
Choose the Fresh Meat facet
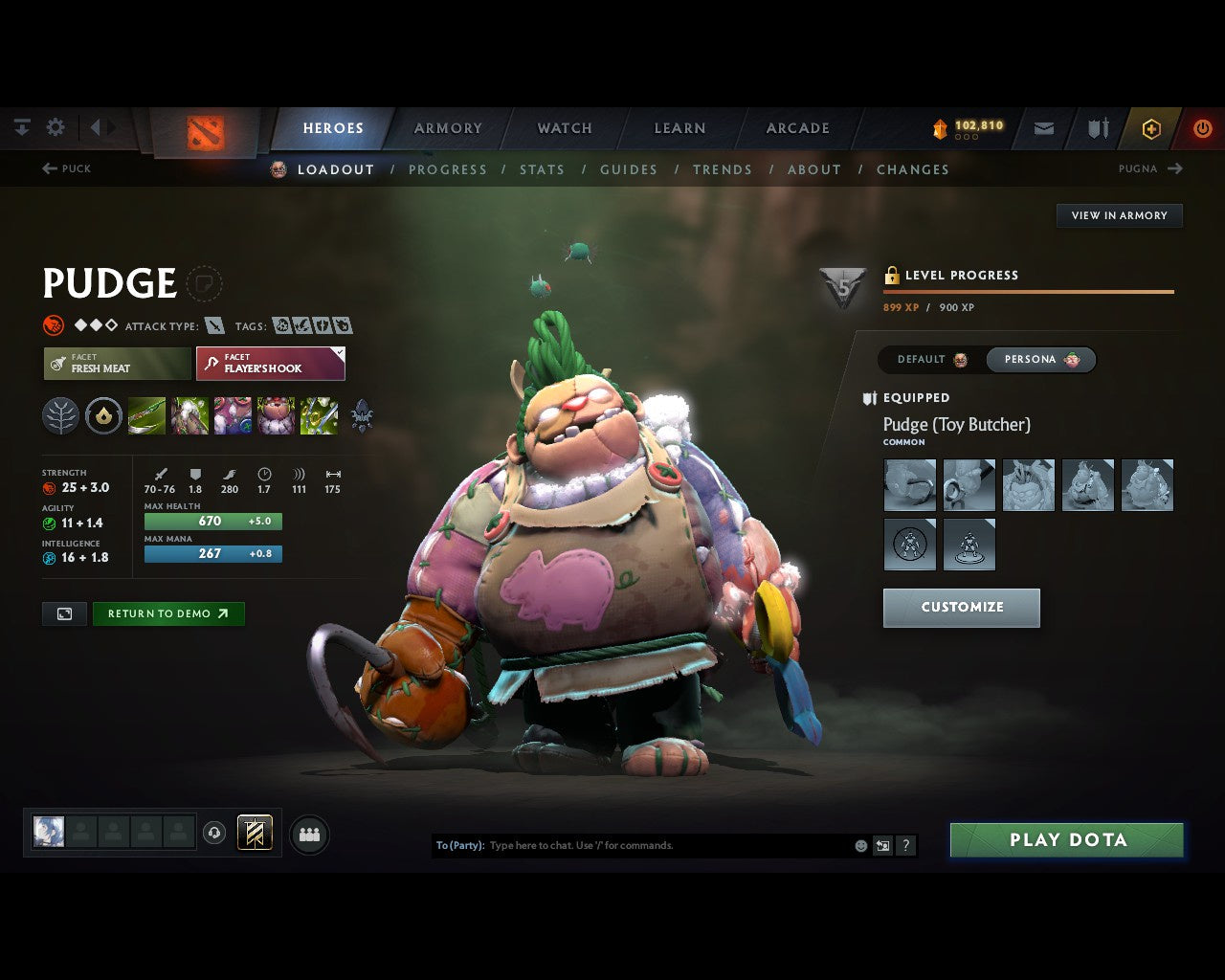pyautogui.click(x=118, y=364)
